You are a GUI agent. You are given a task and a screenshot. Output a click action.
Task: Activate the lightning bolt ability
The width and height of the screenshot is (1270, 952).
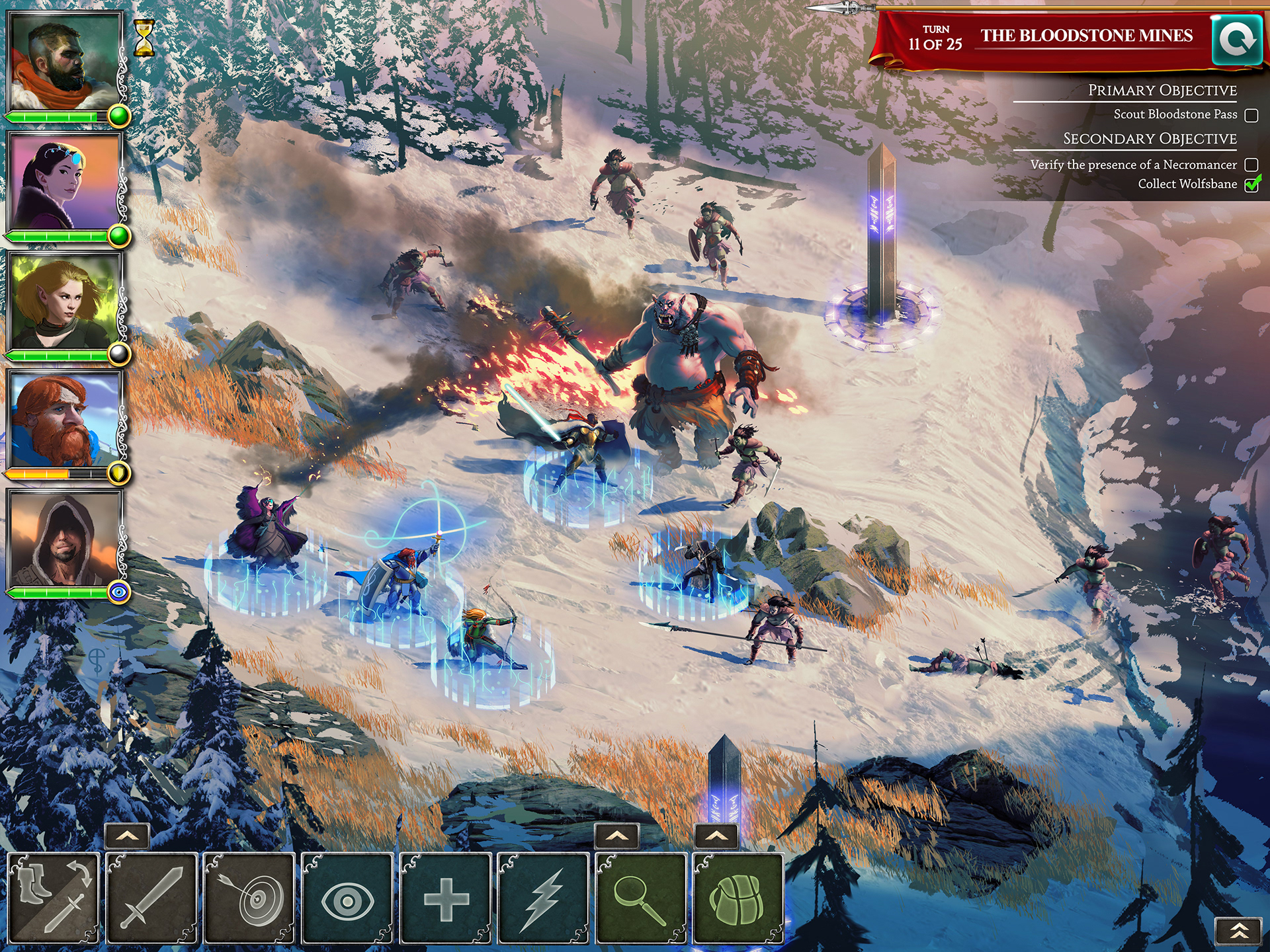coord(544,897)
